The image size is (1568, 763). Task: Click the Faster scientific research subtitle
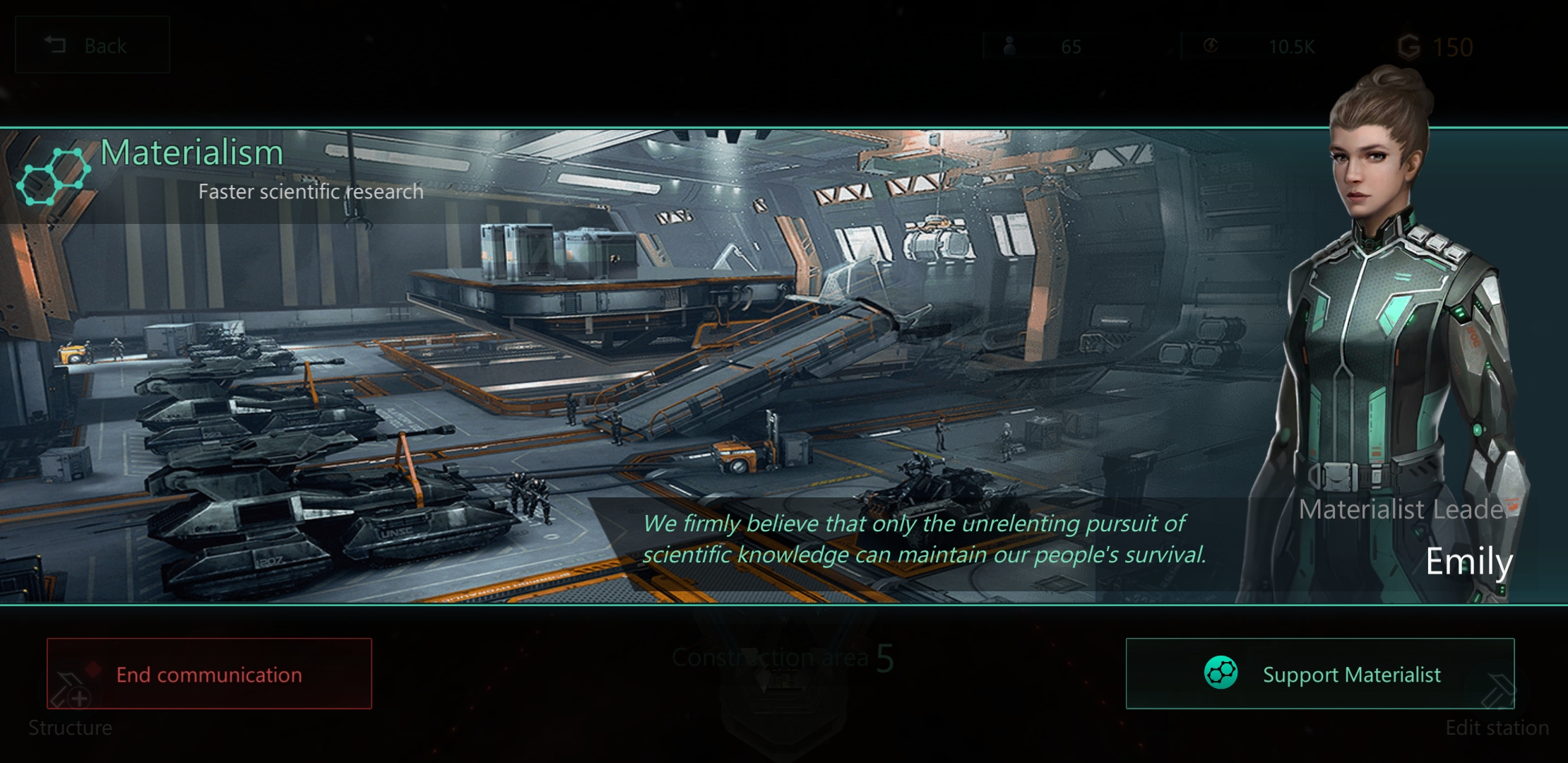[x=311, y=191]
